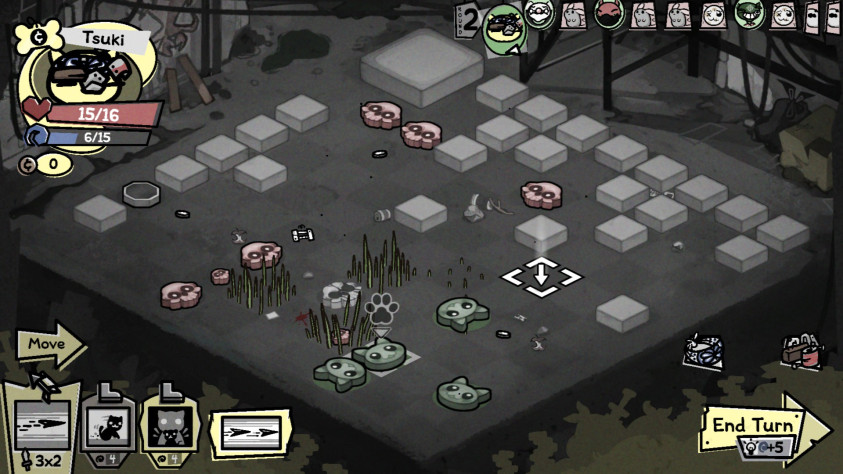Screen dimensions: 843x474
Task: Click Tsuki's active portrait in turn order
Action: 505,27
